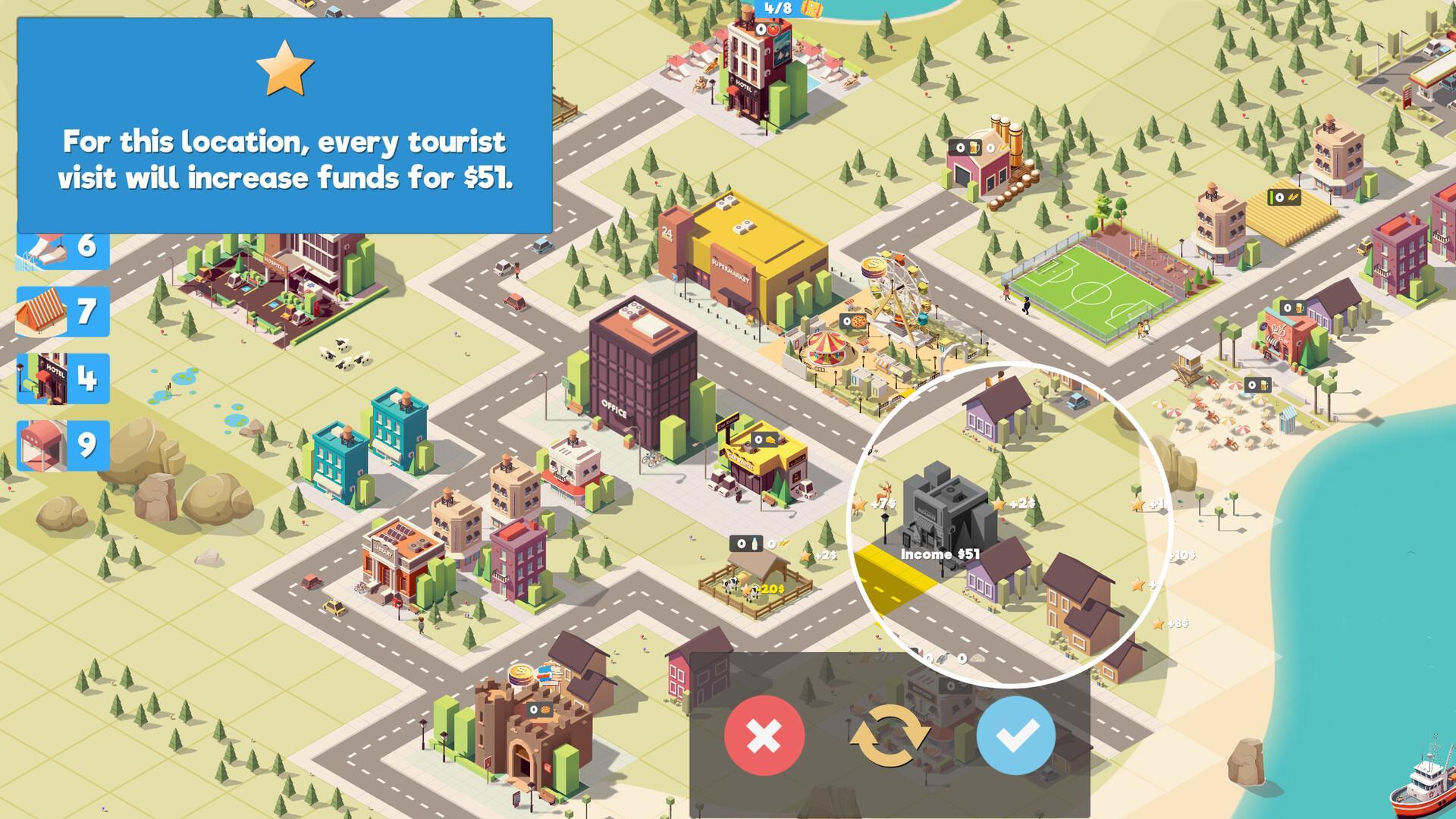Viewport: 1456px width, 819px height.
Task: Click the tomato badge atop the hotel roof
Action: (x=773, y=30)
